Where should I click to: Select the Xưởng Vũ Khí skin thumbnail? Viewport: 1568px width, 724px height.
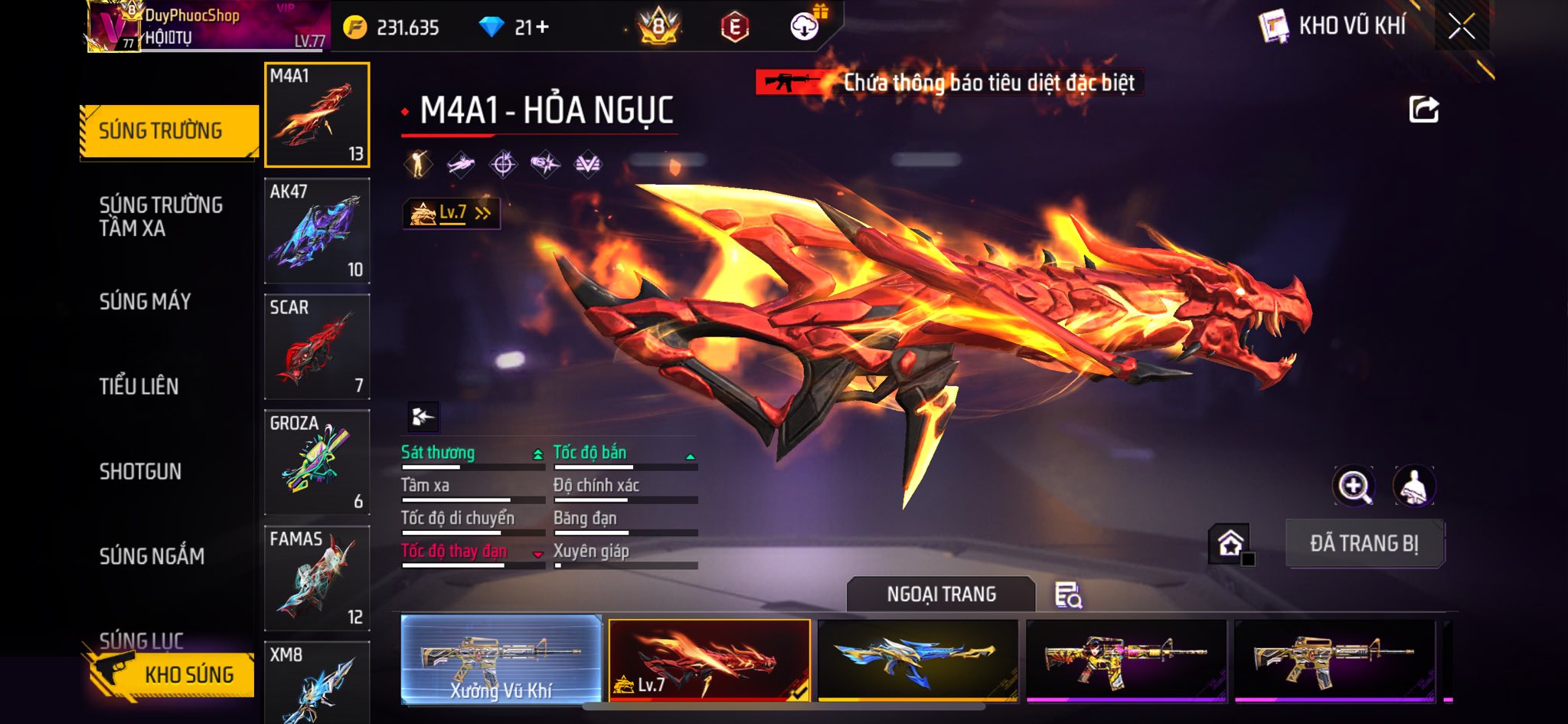tap(501, 660)
